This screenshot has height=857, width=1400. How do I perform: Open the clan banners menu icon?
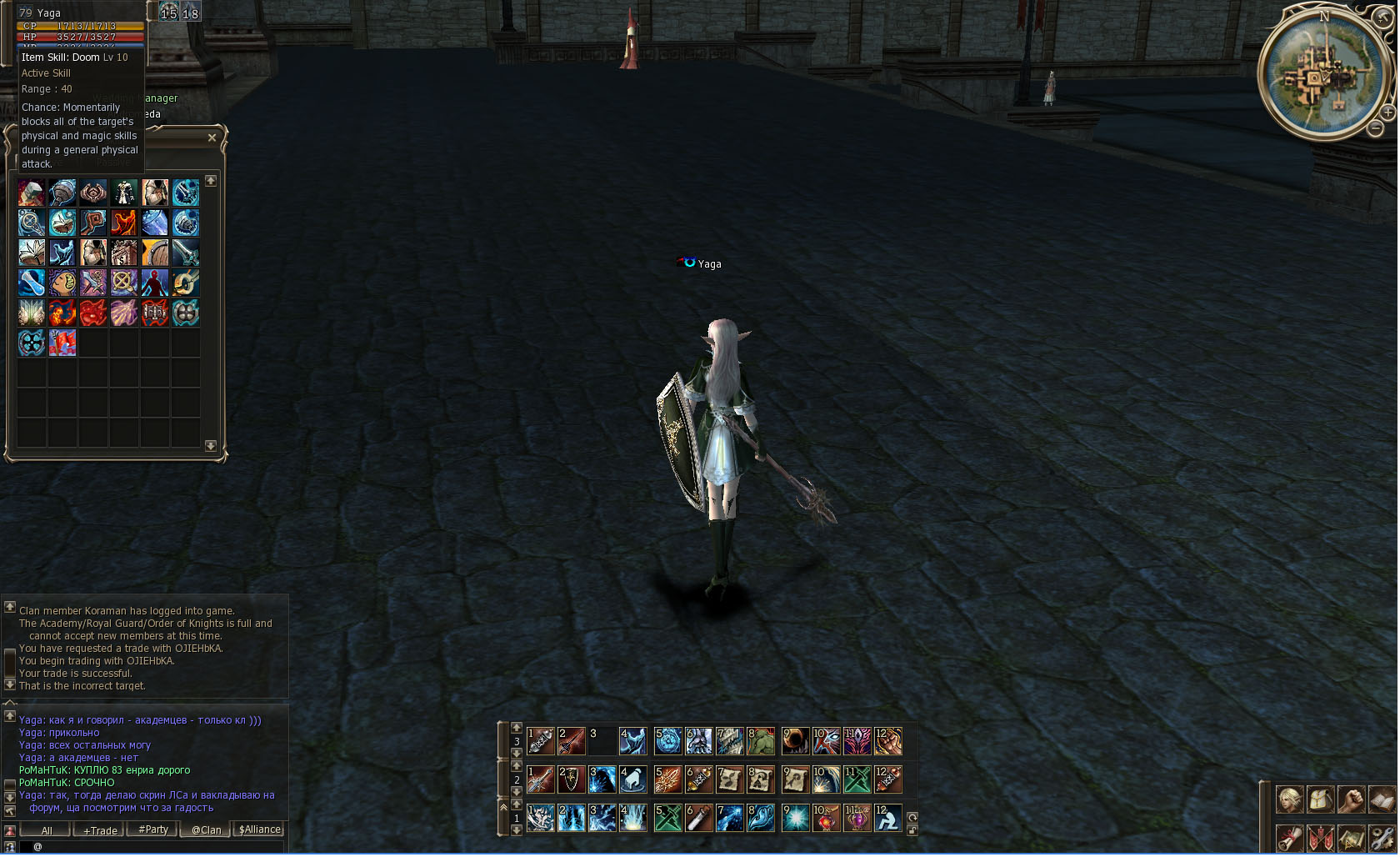pyautogui.click(x=1320, y=836)
